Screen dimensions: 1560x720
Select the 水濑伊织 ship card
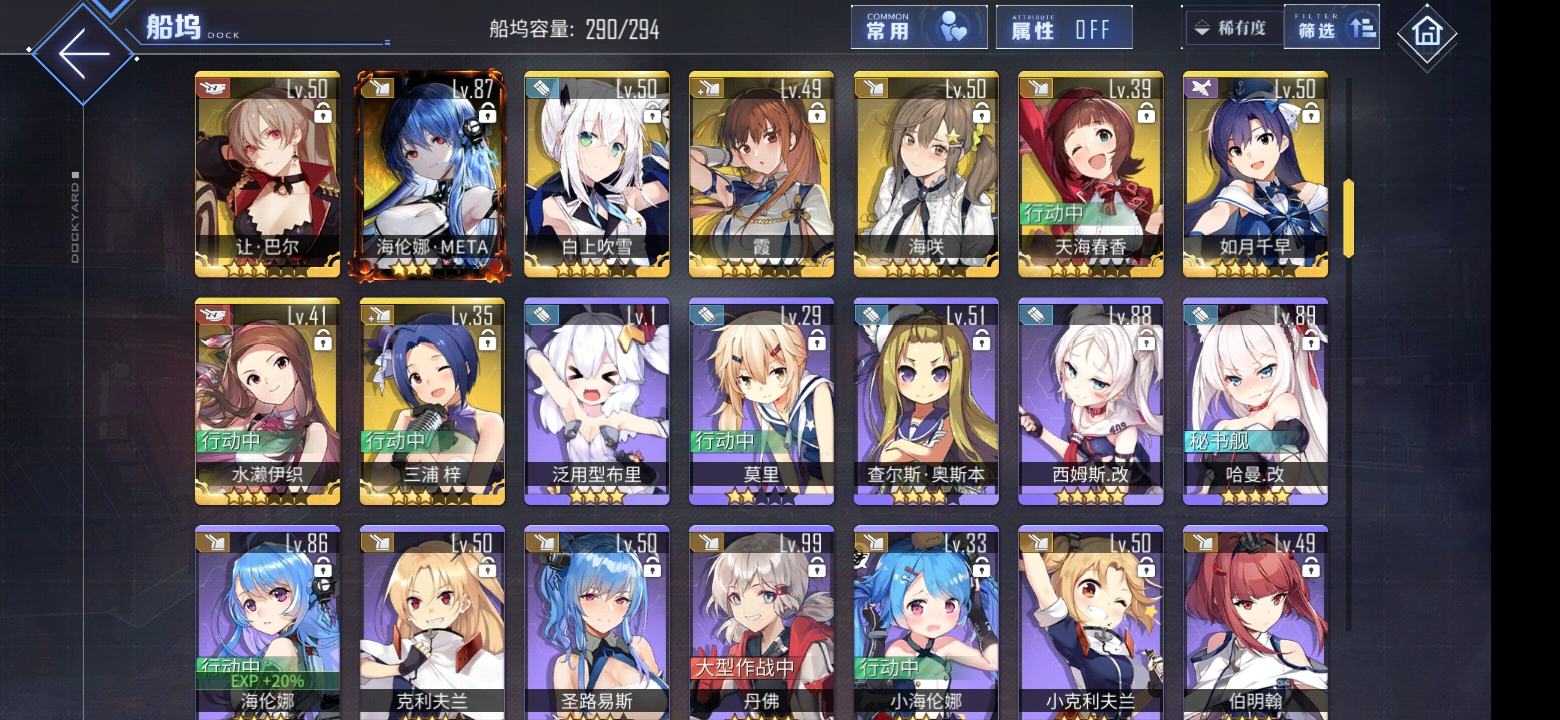[x=267, y=401]
